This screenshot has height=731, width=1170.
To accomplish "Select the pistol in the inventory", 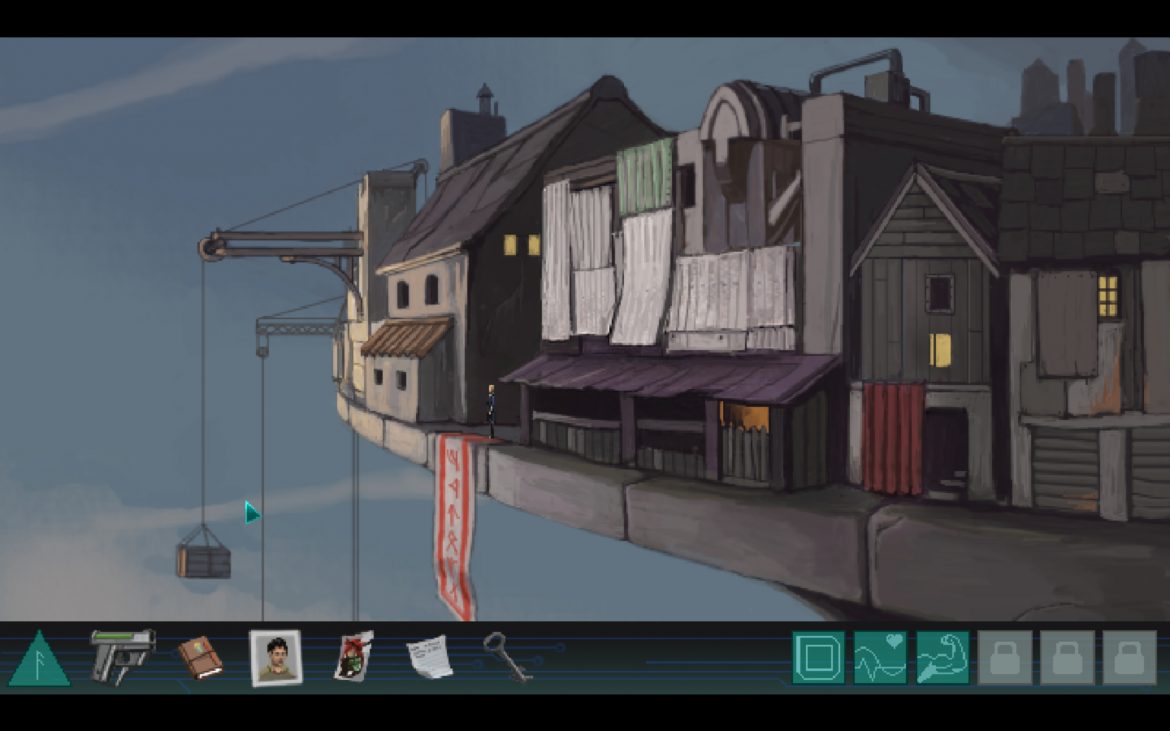I will click(122, 654).
